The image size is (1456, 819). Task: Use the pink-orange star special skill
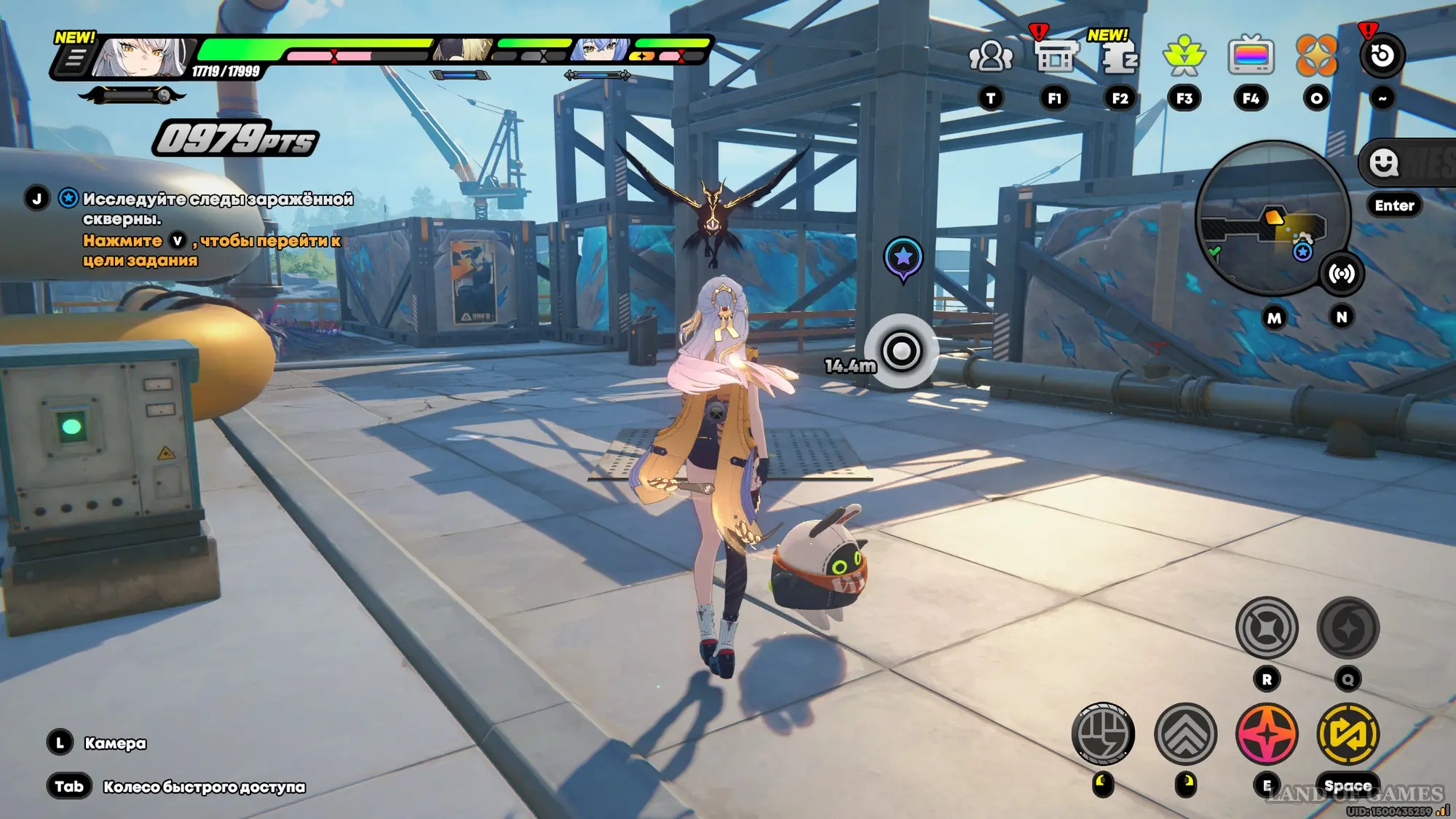(x=1267, y=734)
